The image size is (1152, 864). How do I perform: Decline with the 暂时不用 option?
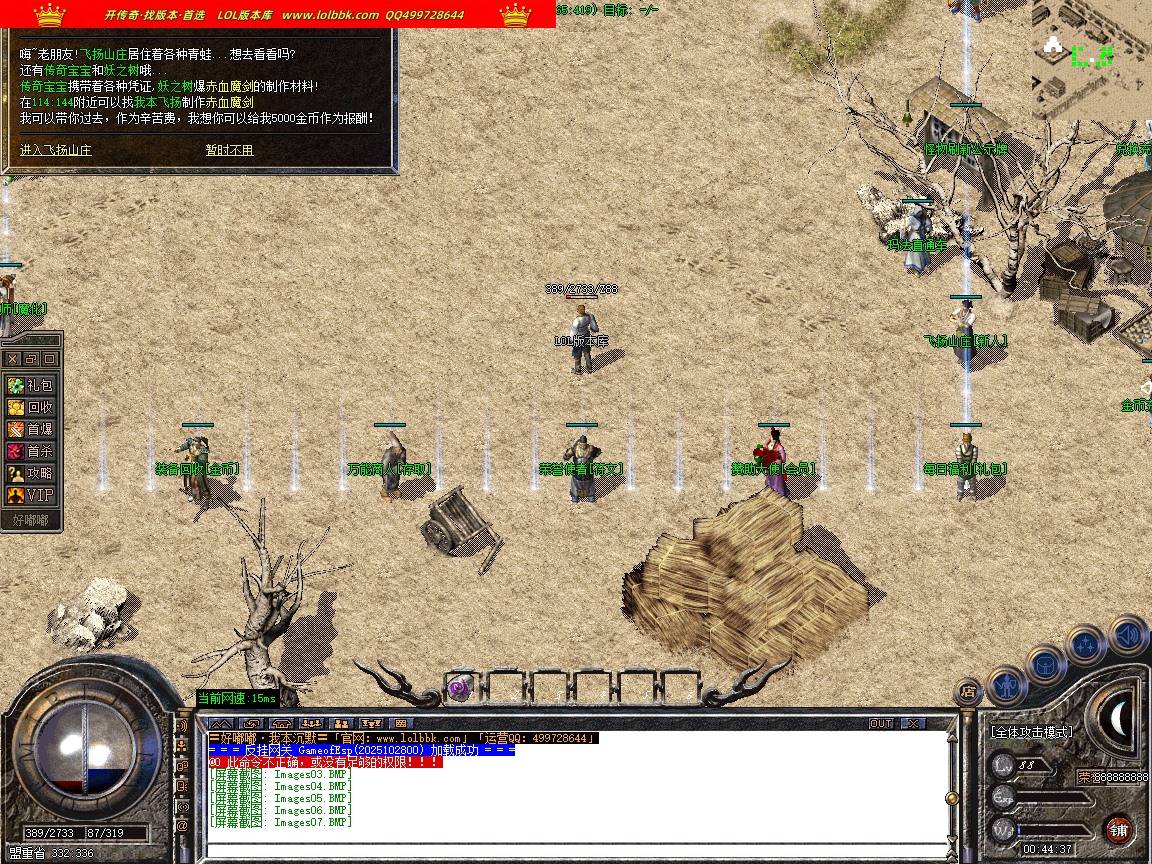pyautogui.click(x=229, y=150)
